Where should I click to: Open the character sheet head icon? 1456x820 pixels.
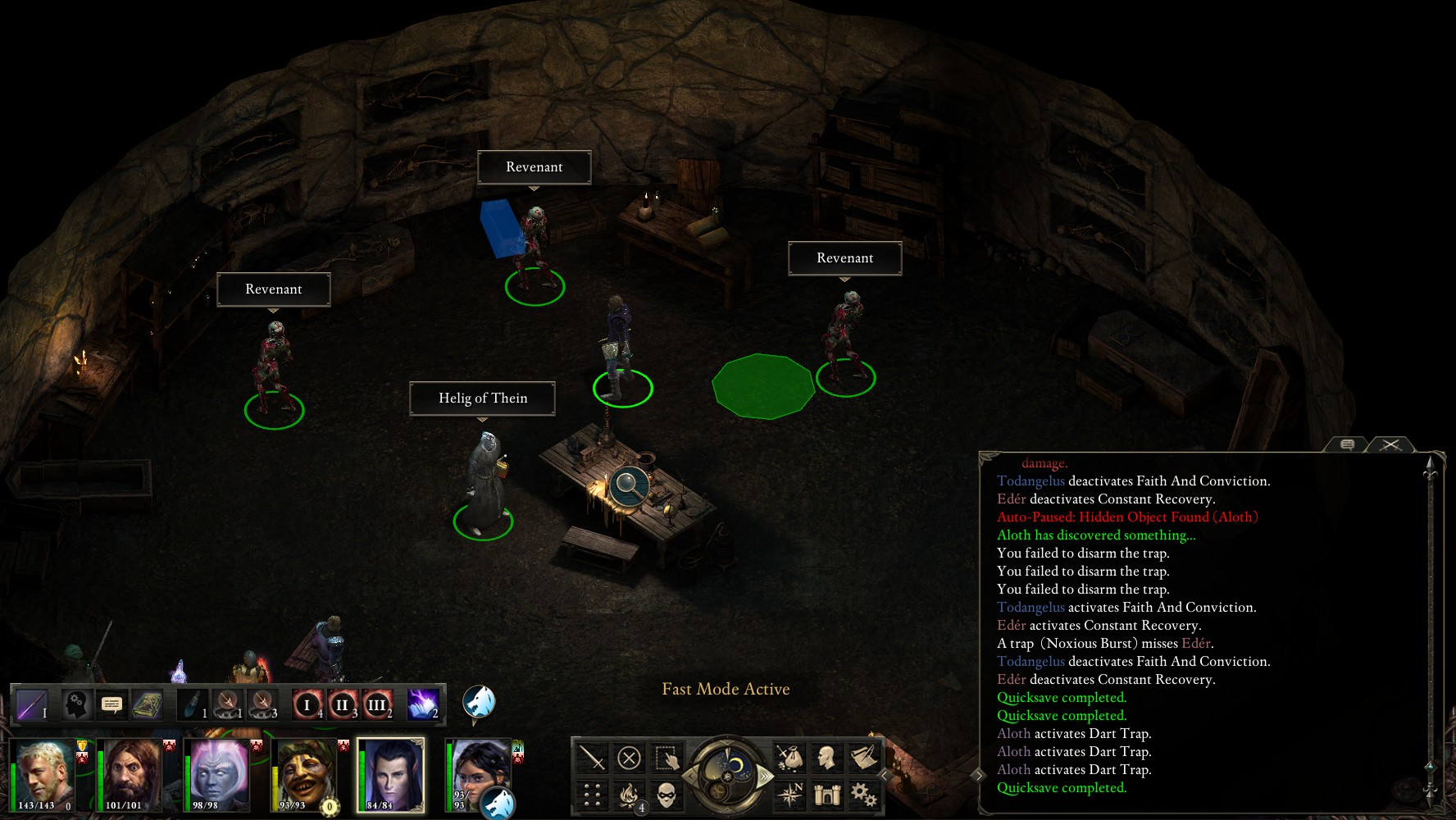(x=826, y=758)
